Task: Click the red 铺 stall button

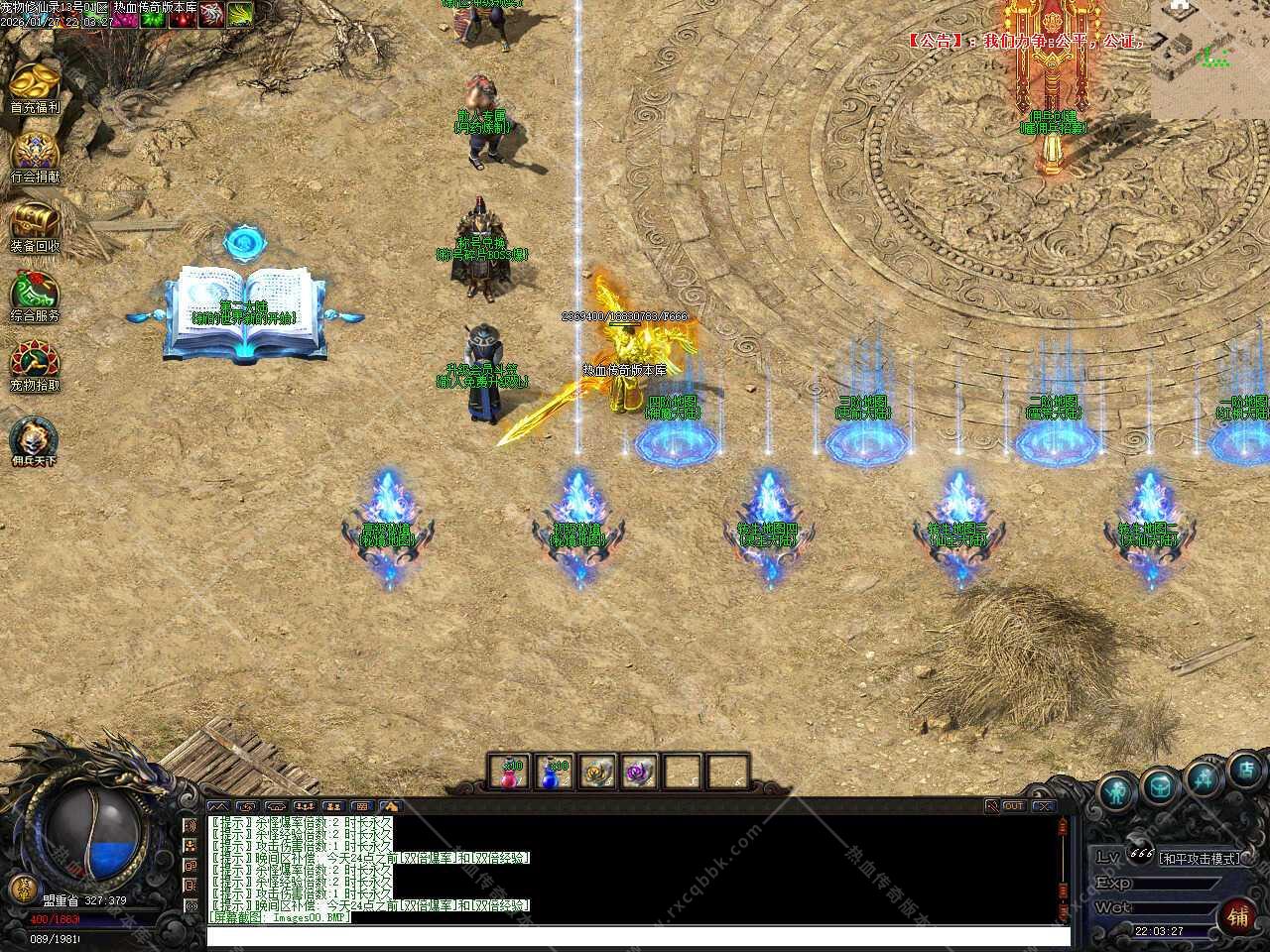Action: 1238,915
